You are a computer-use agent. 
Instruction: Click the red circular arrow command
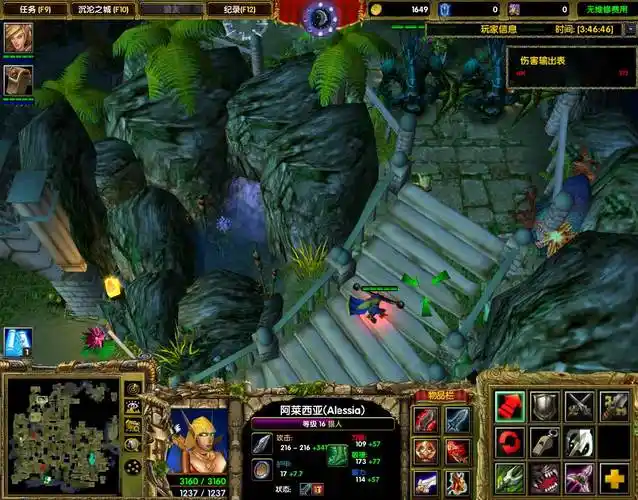pyautogui.click(x=509, y=442)
